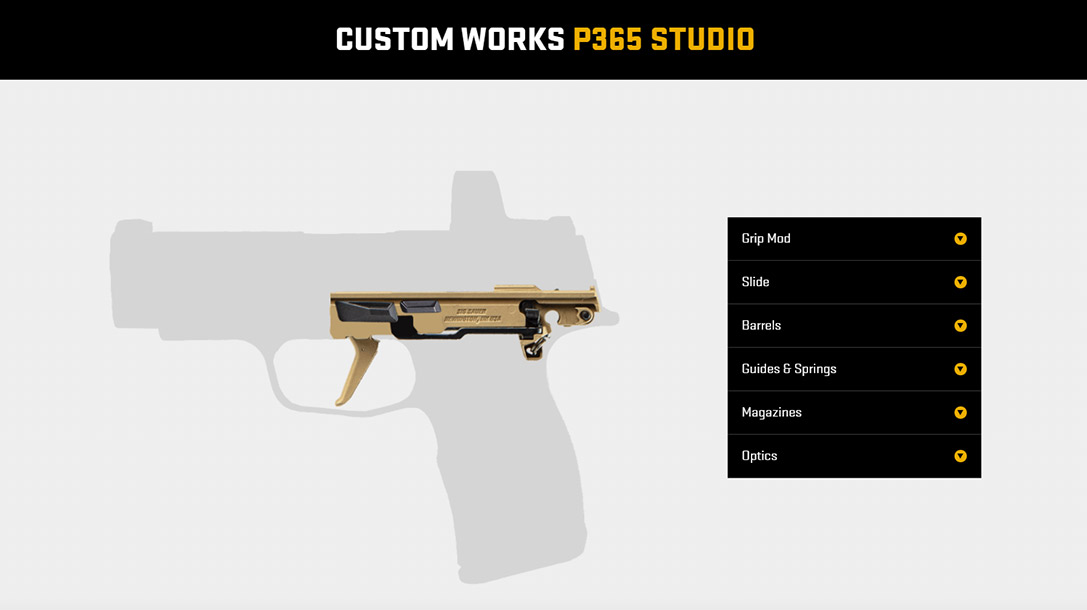Open the Magazines category

(853, 413)
